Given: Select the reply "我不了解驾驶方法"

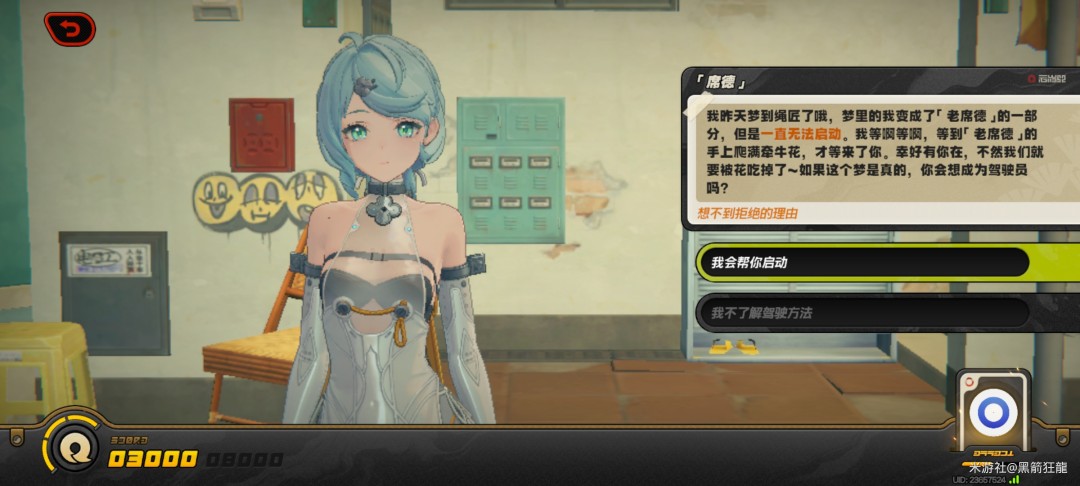Looking at the screenshot, I should click(862, 313).
